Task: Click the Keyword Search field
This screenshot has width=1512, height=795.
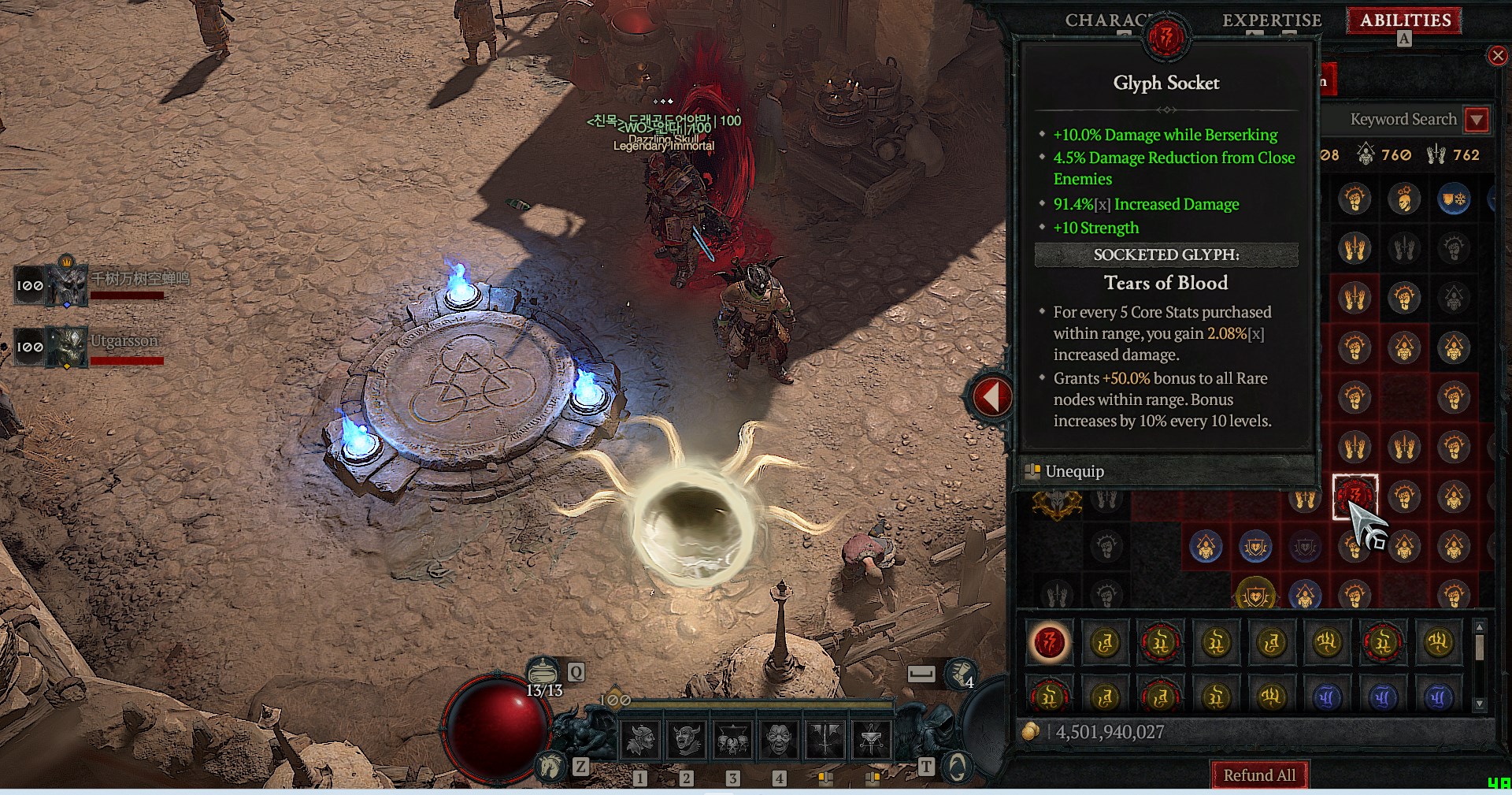Action: click(x=1395, y=120)
